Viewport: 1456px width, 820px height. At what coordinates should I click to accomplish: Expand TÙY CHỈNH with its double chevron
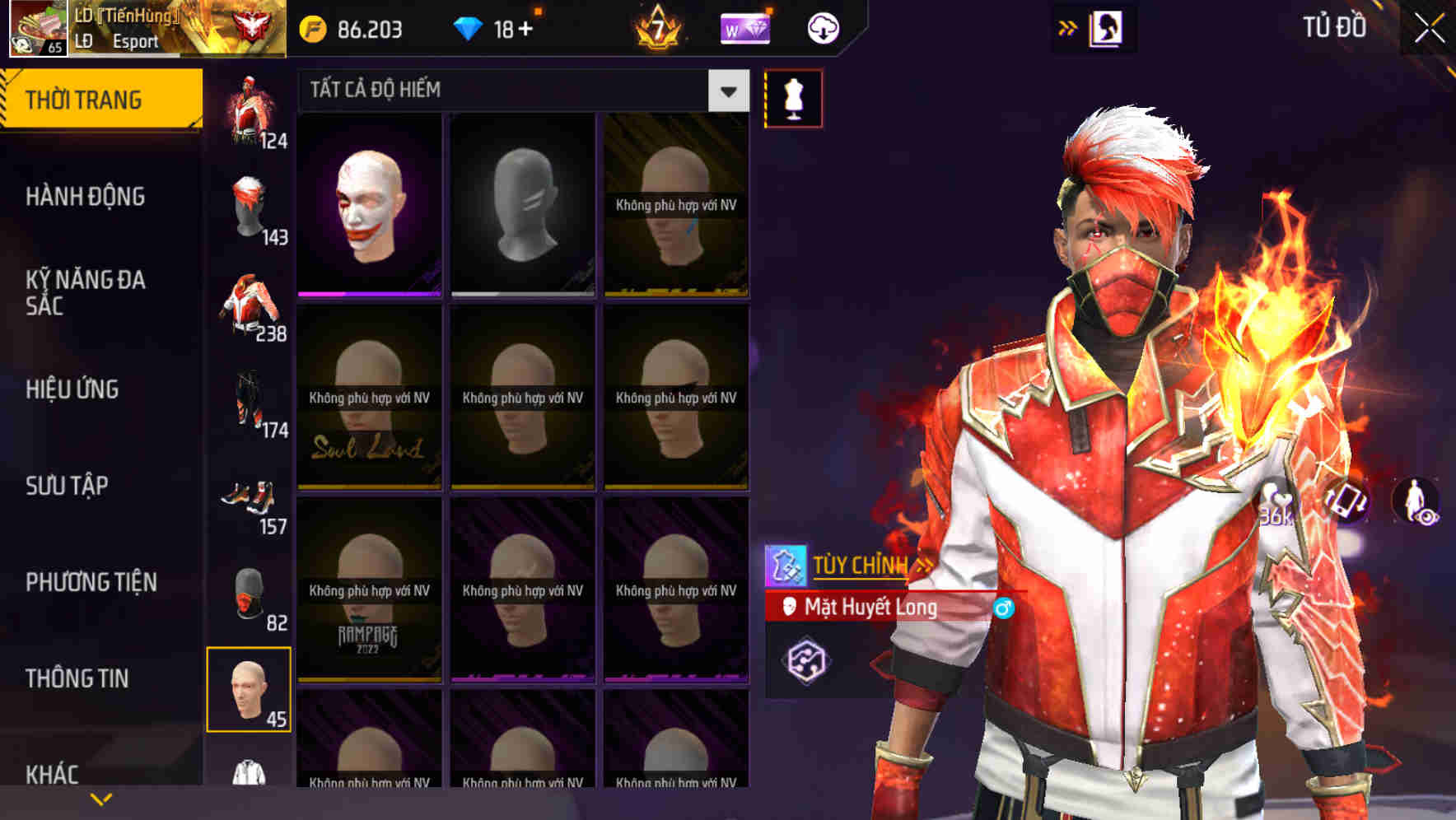point(924,563)
